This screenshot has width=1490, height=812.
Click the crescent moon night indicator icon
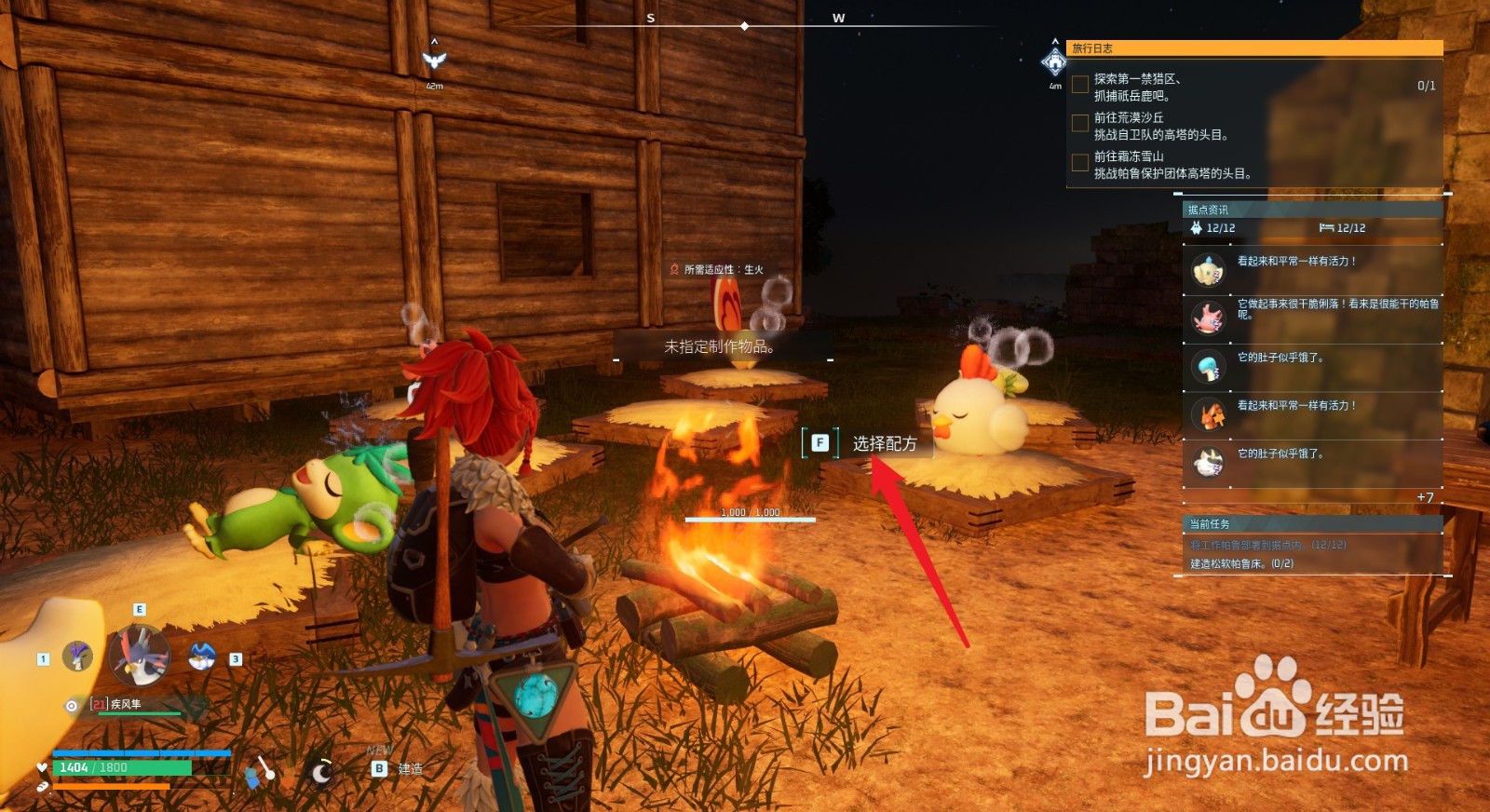pyautogui.click(x=321, y=772)
